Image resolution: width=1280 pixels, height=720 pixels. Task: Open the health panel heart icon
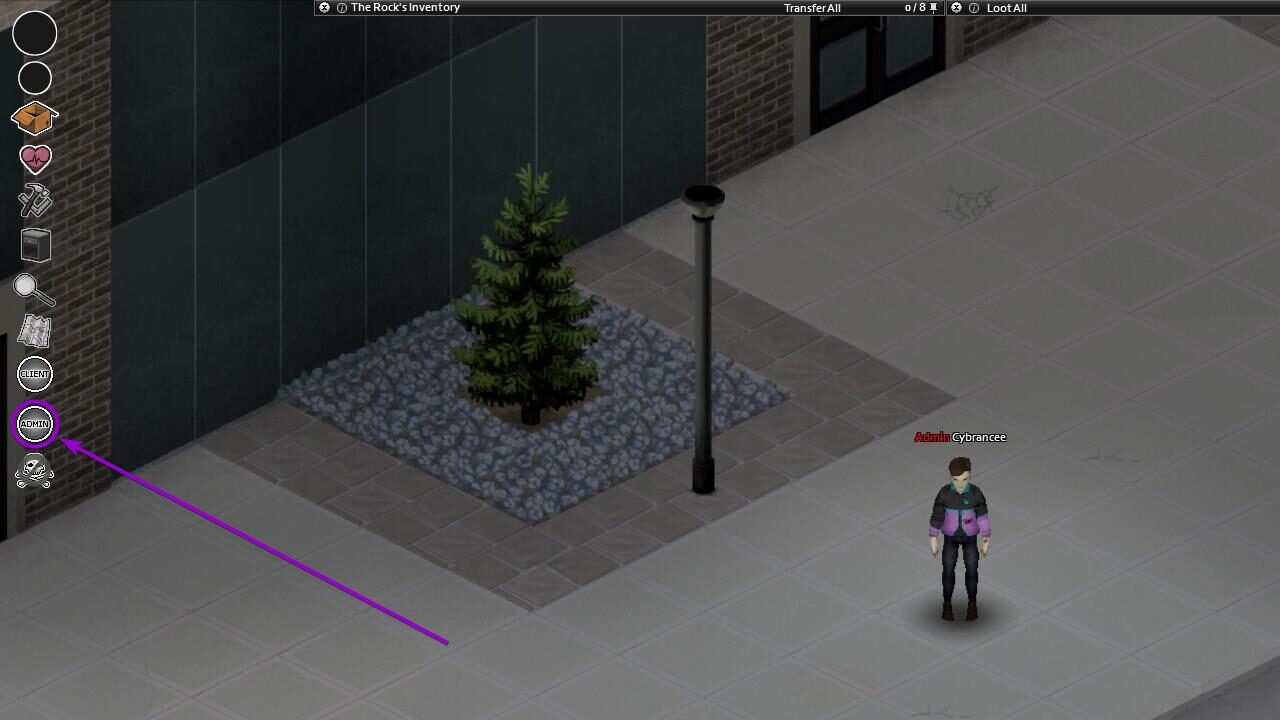(34, 158)
